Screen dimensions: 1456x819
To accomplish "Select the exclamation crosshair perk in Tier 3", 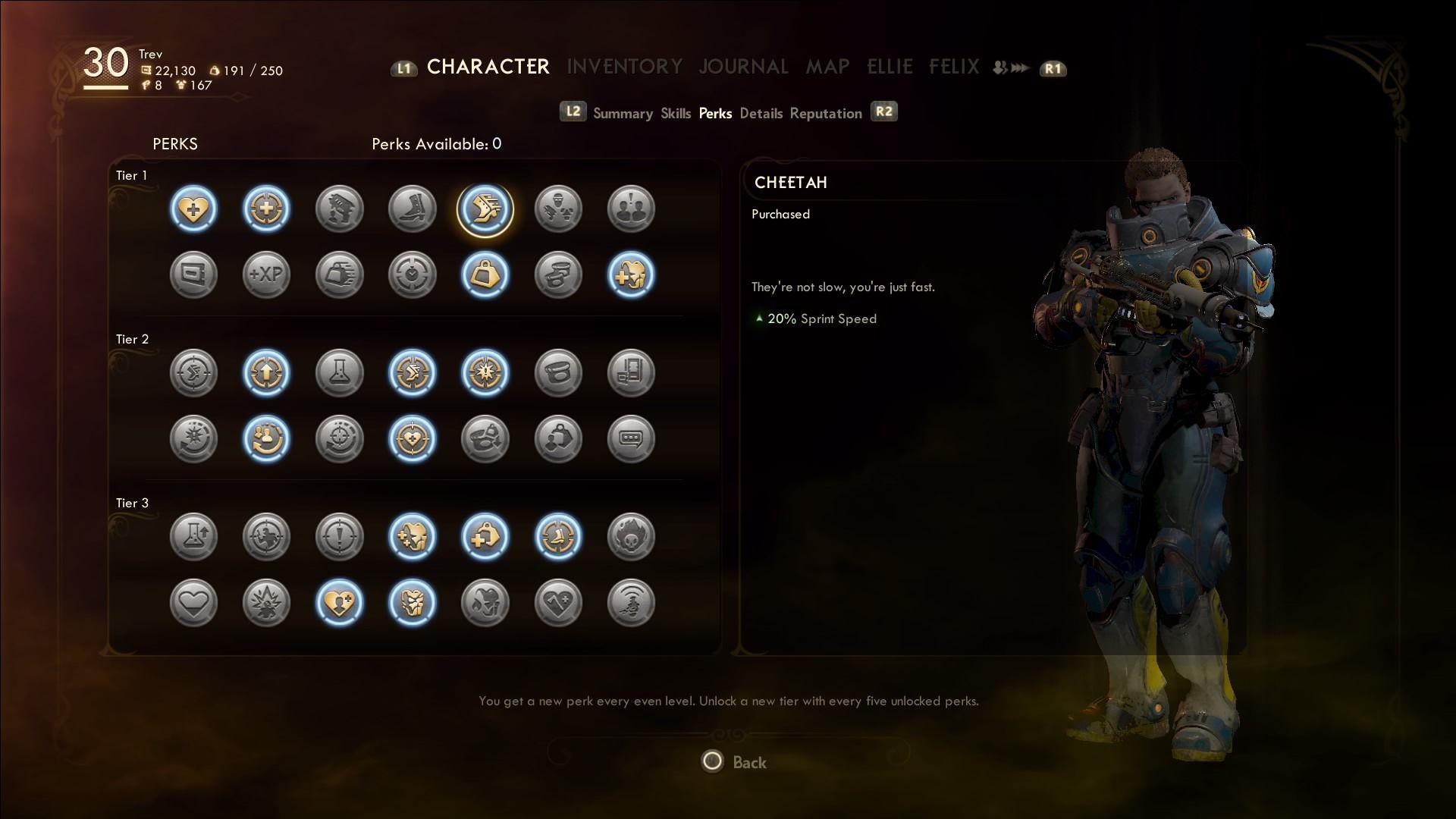I will click(339, 536).
